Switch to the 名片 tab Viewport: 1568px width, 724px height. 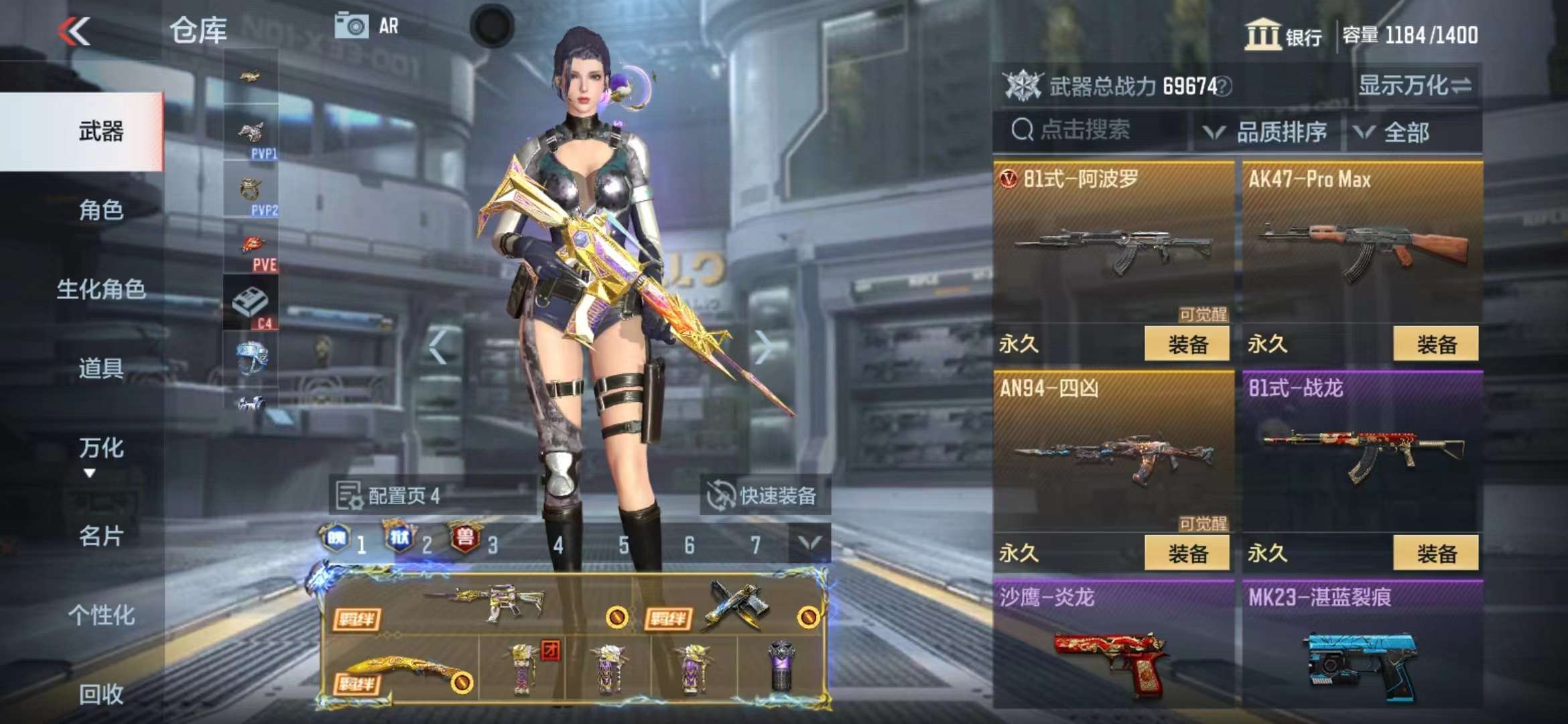pyautogui.click(x=101, y=536)
